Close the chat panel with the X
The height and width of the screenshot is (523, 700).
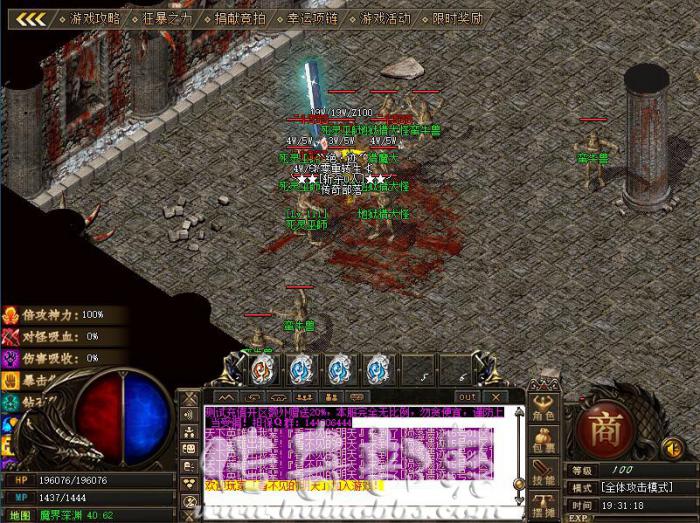coord(498,397)
